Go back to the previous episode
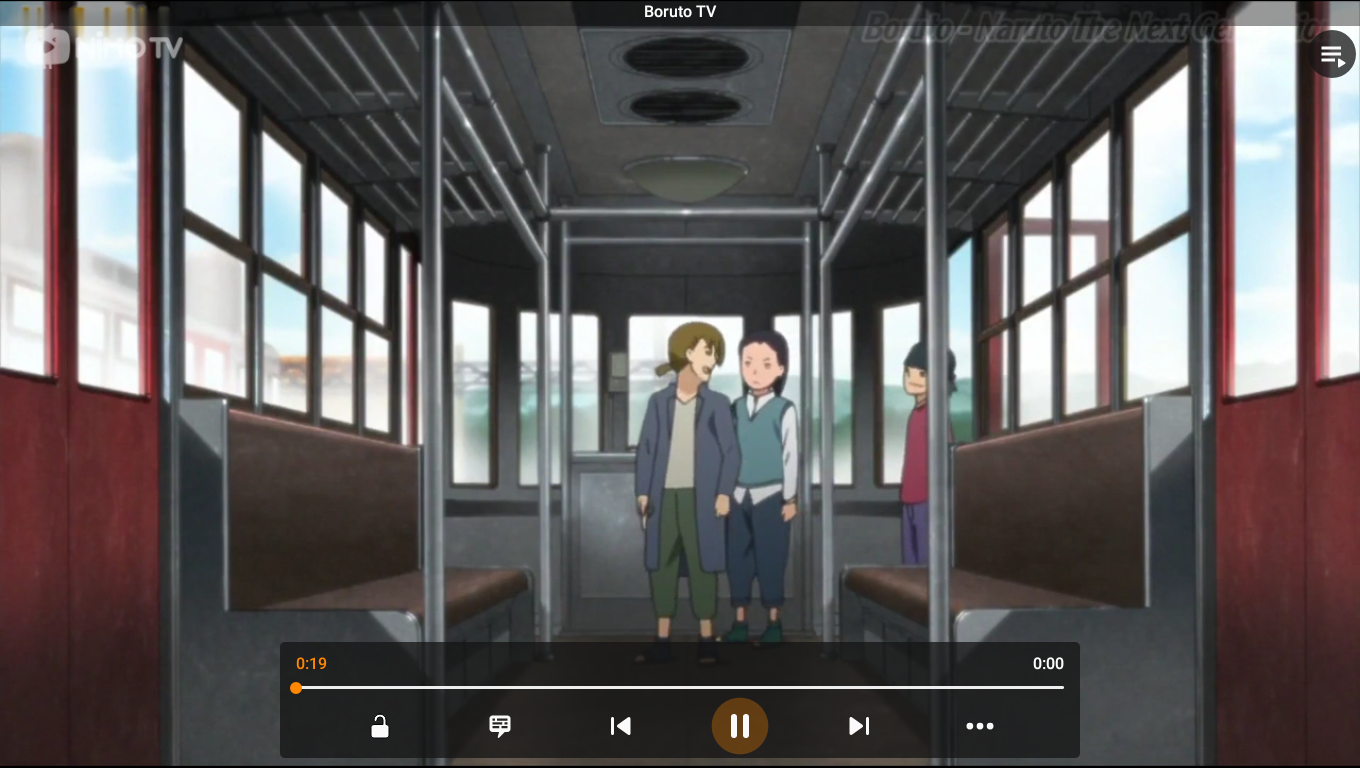The width and height of the screenshot is (1360, 768). 620,726
